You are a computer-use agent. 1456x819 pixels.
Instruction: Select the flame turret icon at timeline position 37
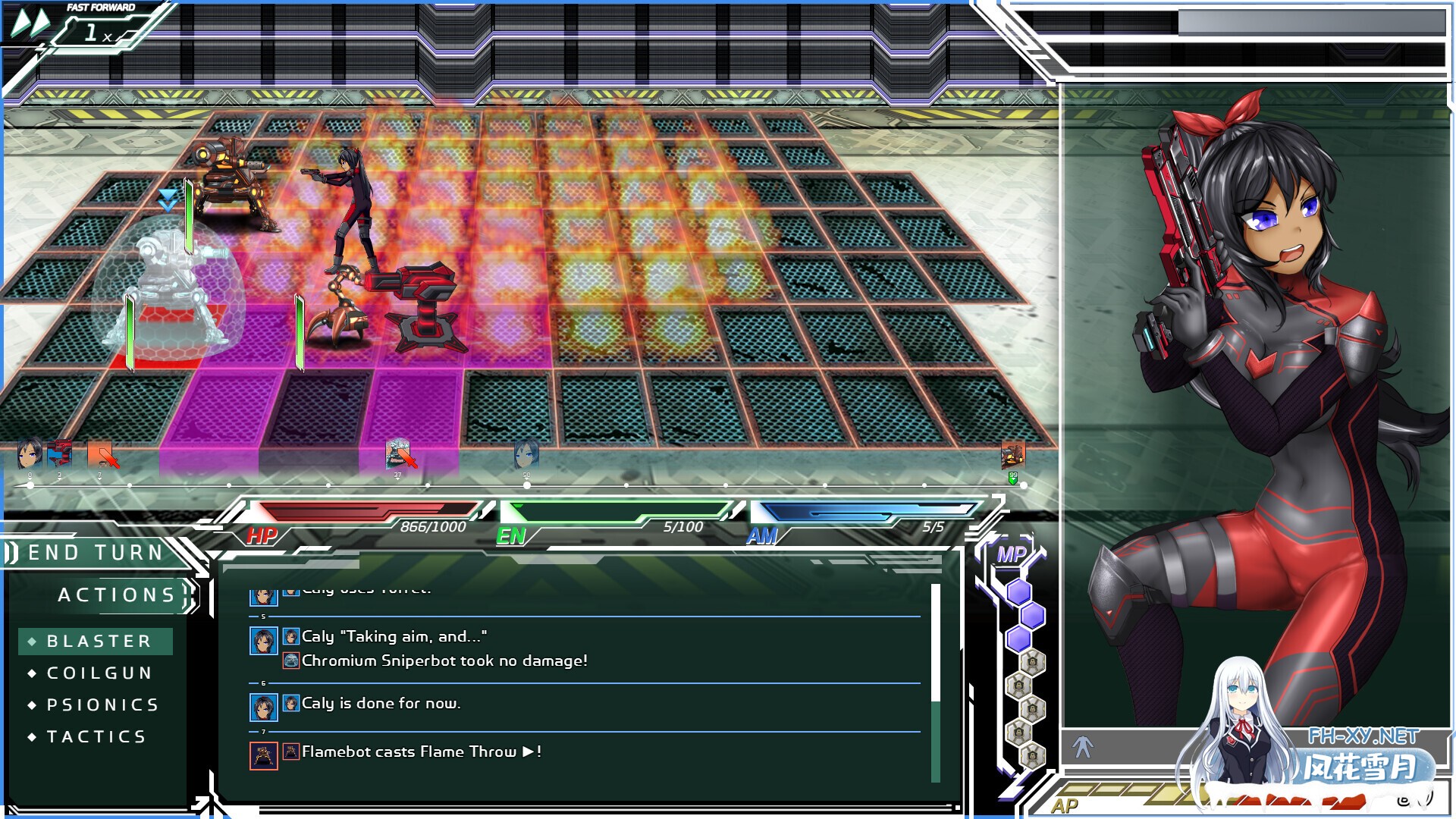pos(397,455)
